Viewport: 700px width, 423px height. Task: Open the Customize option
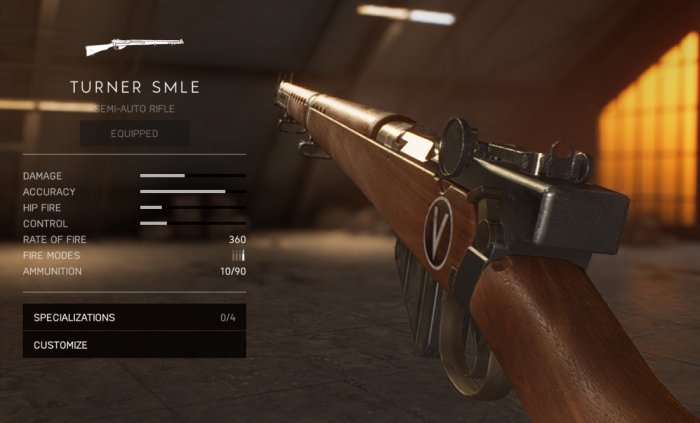click(x=134, y=345)
